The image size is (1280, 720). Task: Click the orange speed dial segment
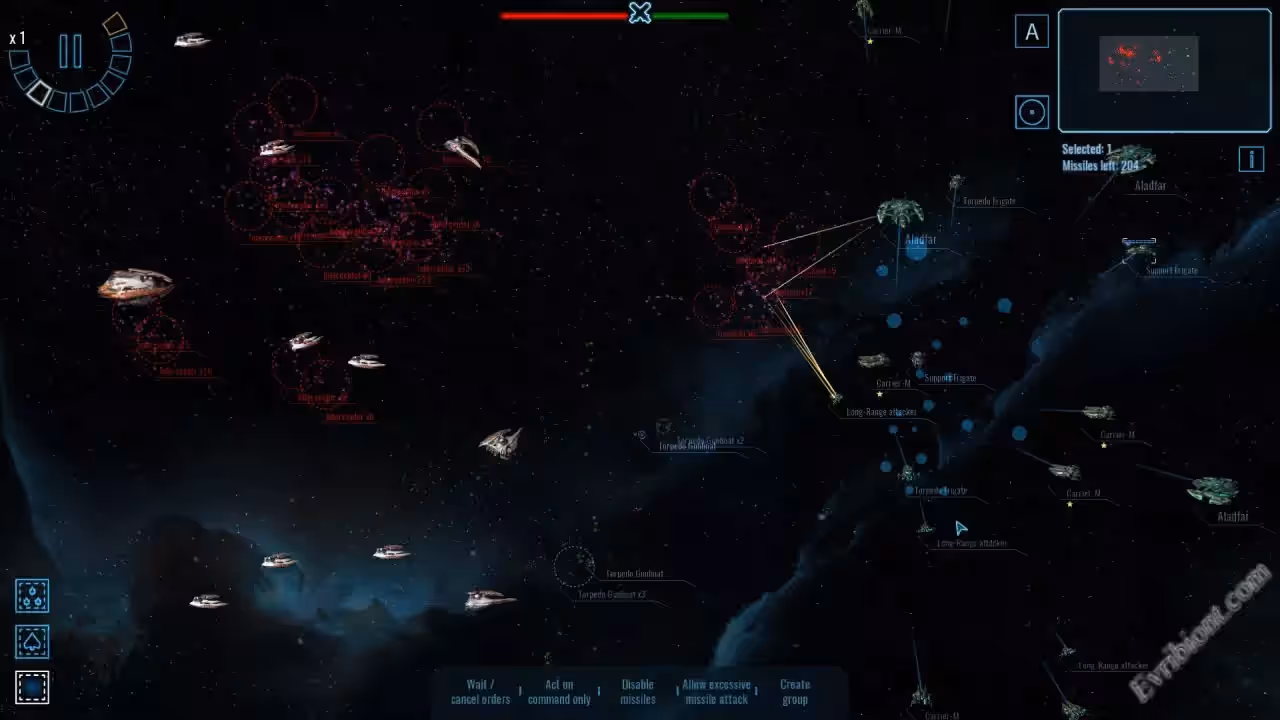[x=114, y=23]
